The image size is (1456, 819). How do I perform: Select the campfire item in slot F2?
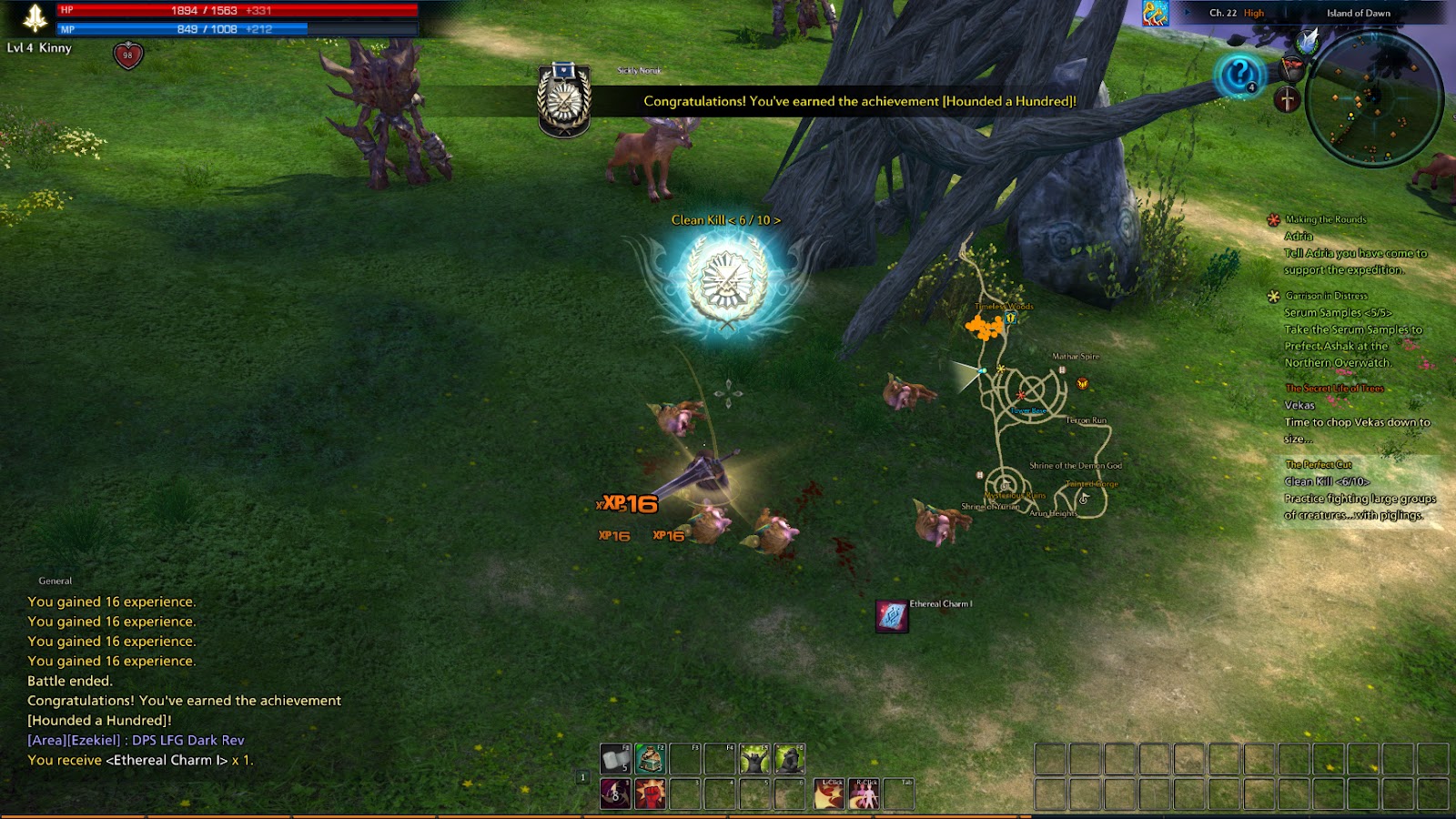[x=650, y=758]
